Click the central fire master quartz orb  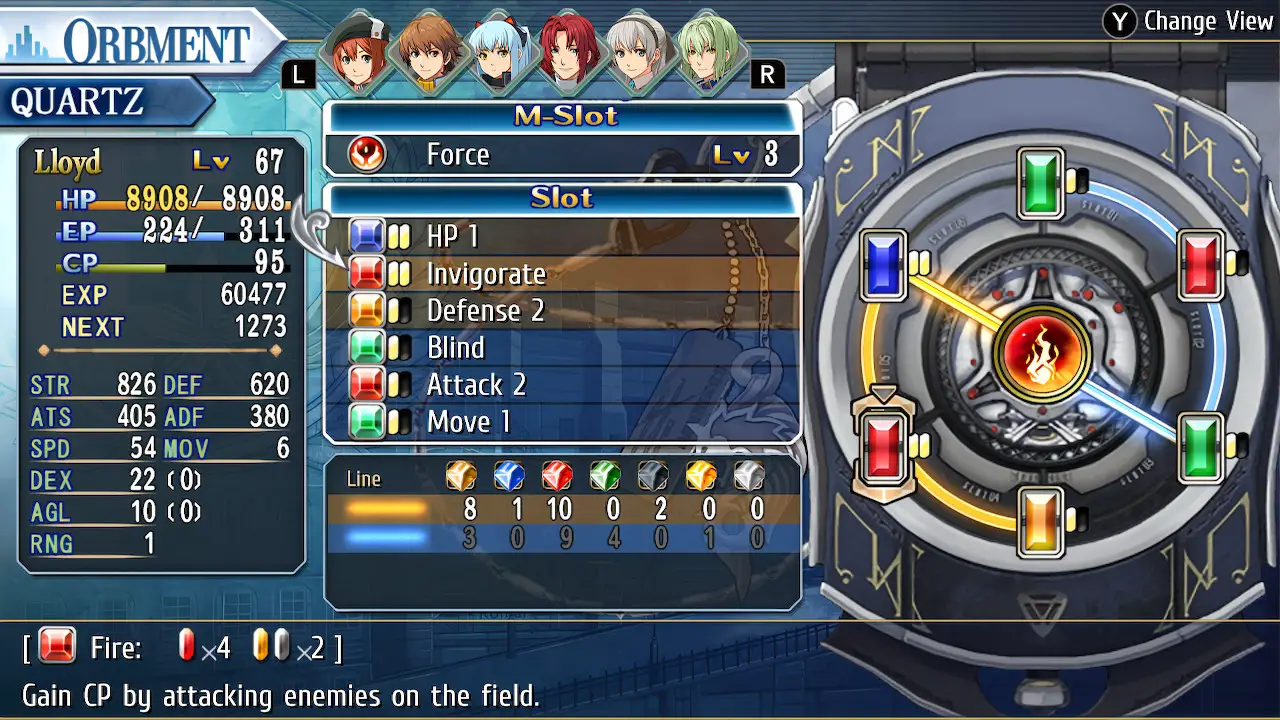tap(1041, 354)
